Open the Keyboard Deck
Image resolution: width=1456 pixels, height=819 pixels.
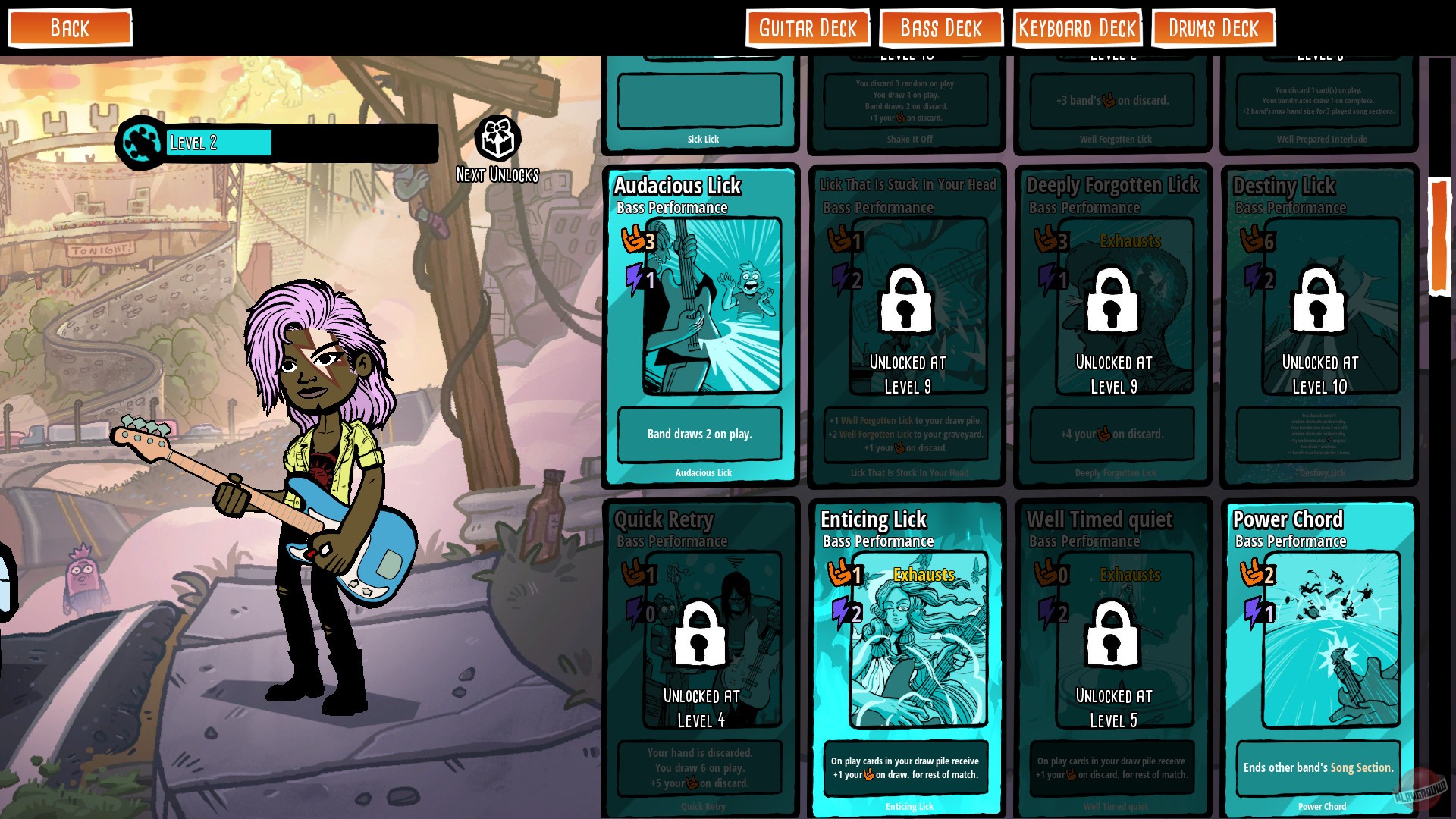click(x=1077, y=28)
